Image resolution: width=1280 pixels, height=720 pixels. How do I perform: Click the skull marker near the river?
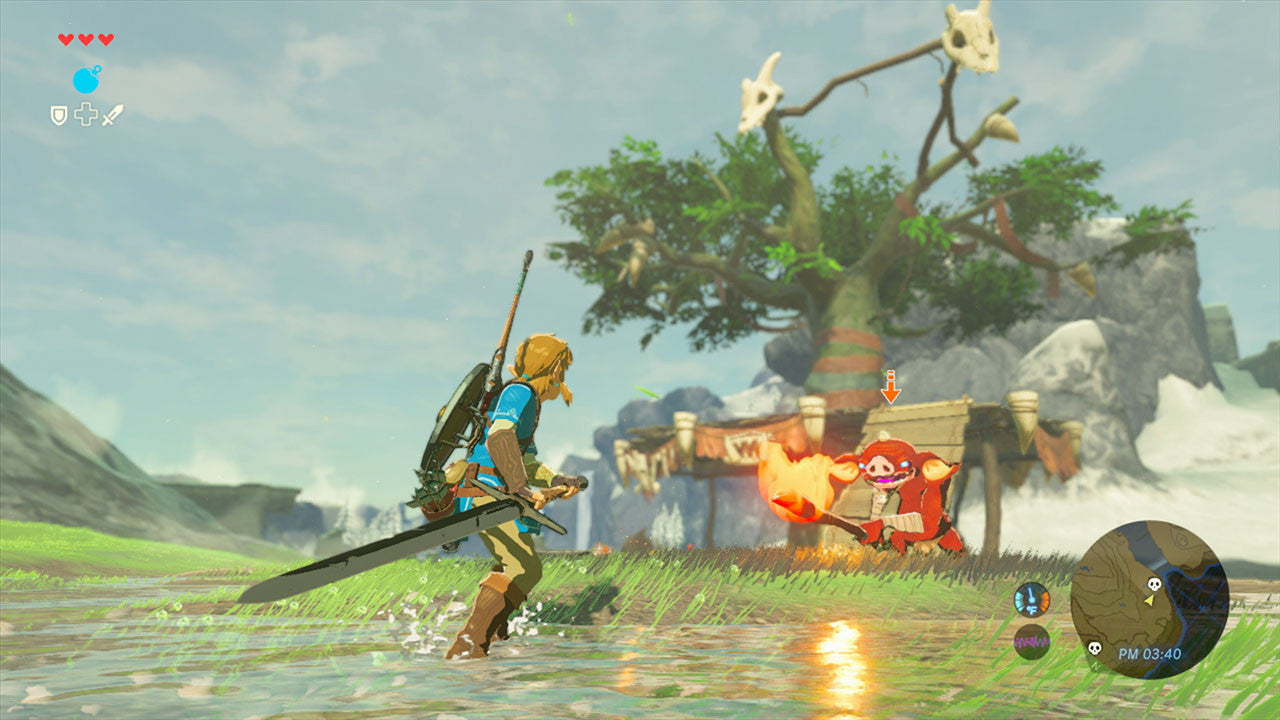point(1094,648)
